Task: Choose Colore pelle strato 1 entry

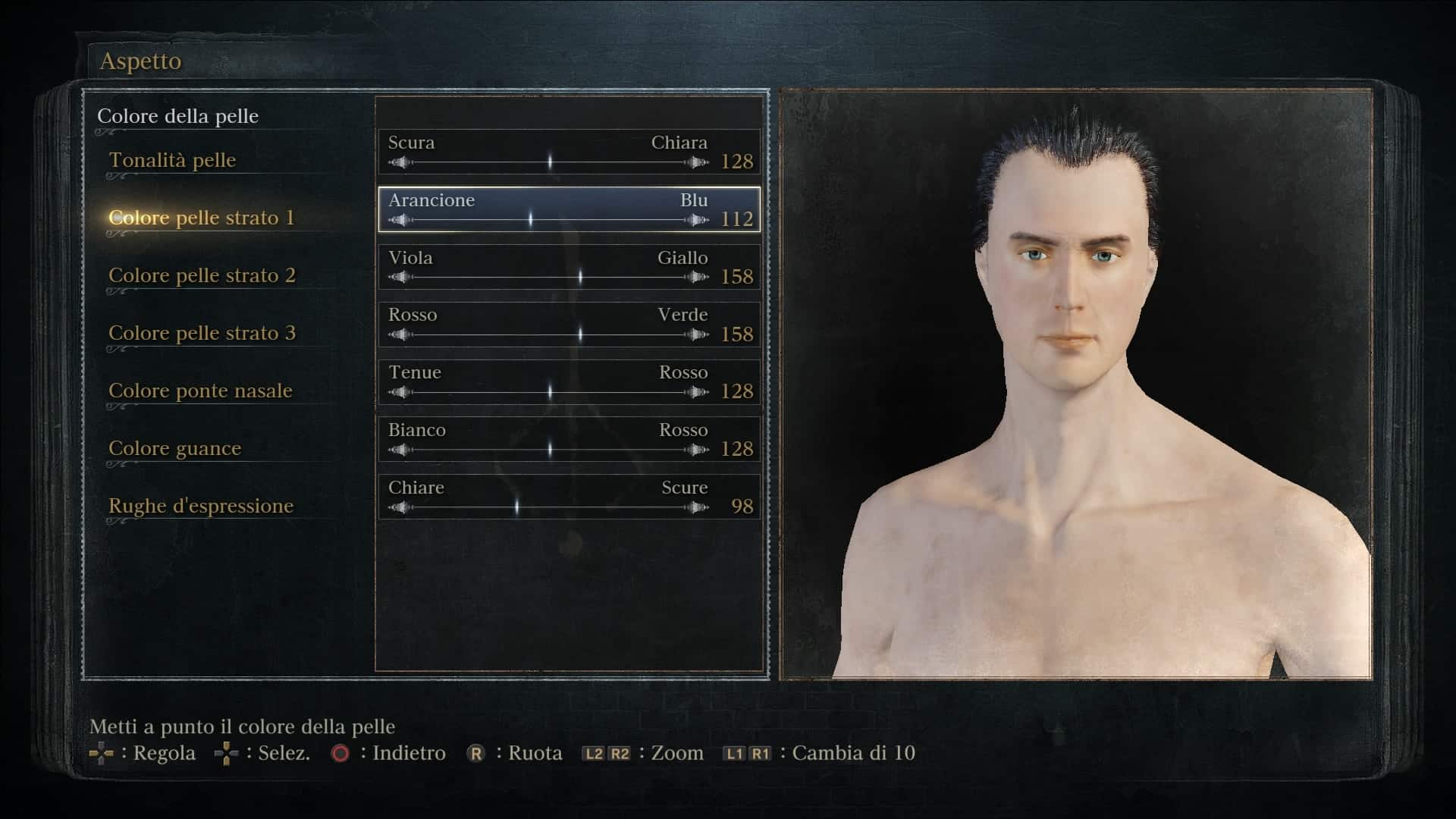Action: pos(201,218)
